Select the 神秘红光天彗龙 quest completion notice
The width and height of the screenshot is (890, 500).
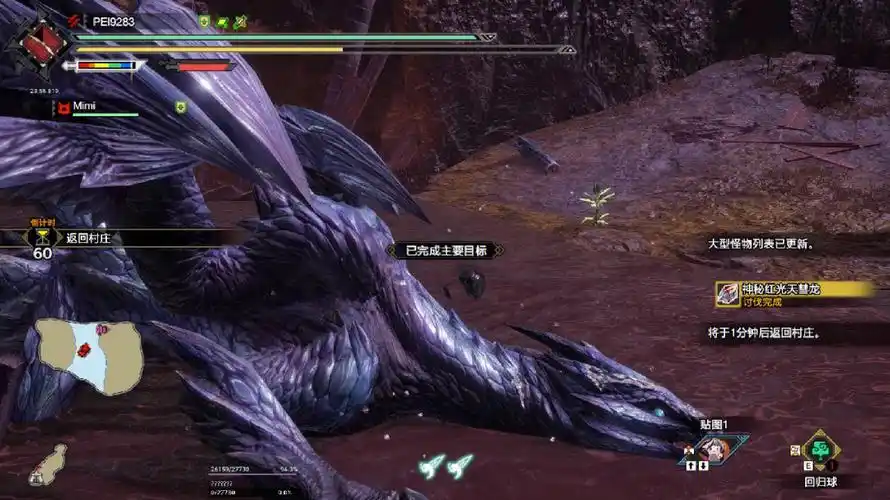pyautogui.click(x=792, y=293)
